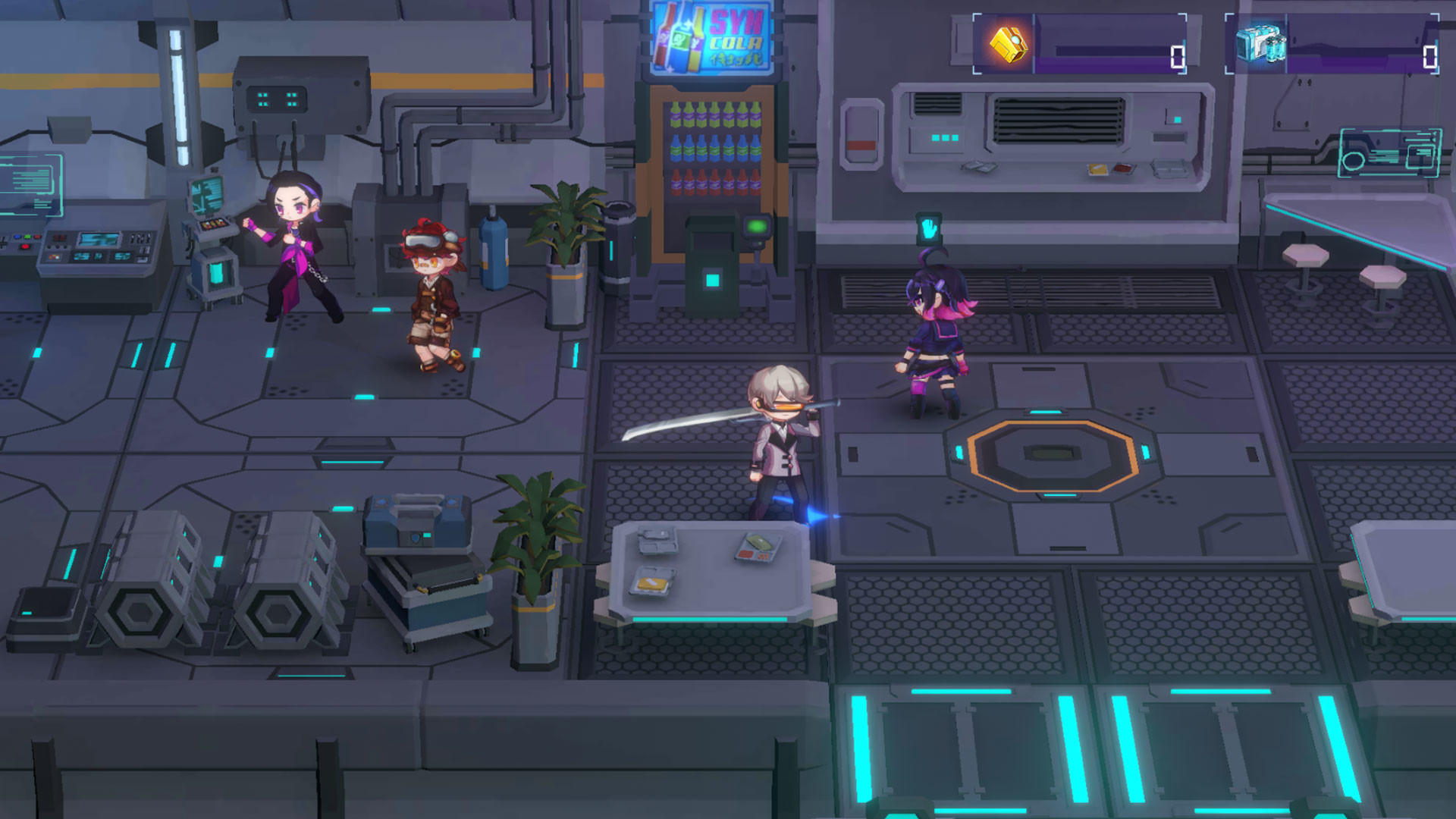Toggle the green indicator light on the vending machine

tap(760, 243)
